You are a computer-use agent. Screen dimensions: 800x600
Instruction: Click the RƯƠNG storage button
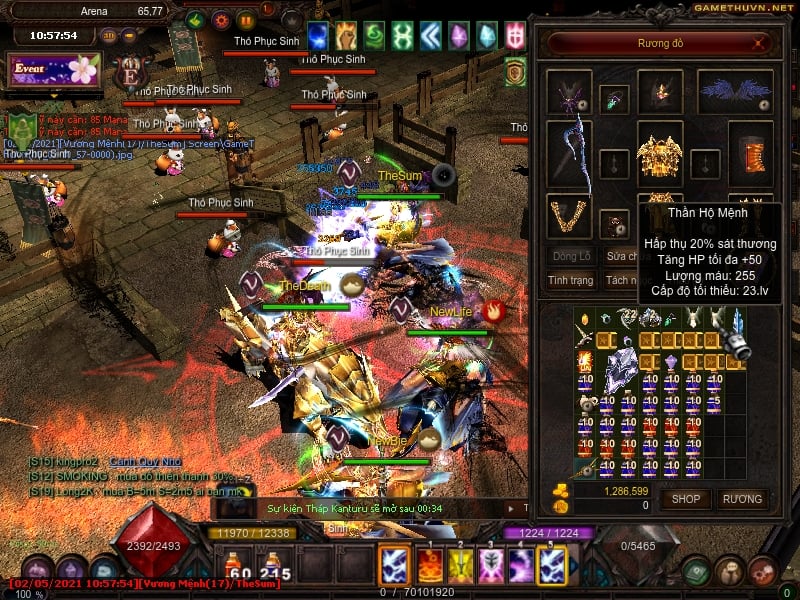click(x=742, y=498)
